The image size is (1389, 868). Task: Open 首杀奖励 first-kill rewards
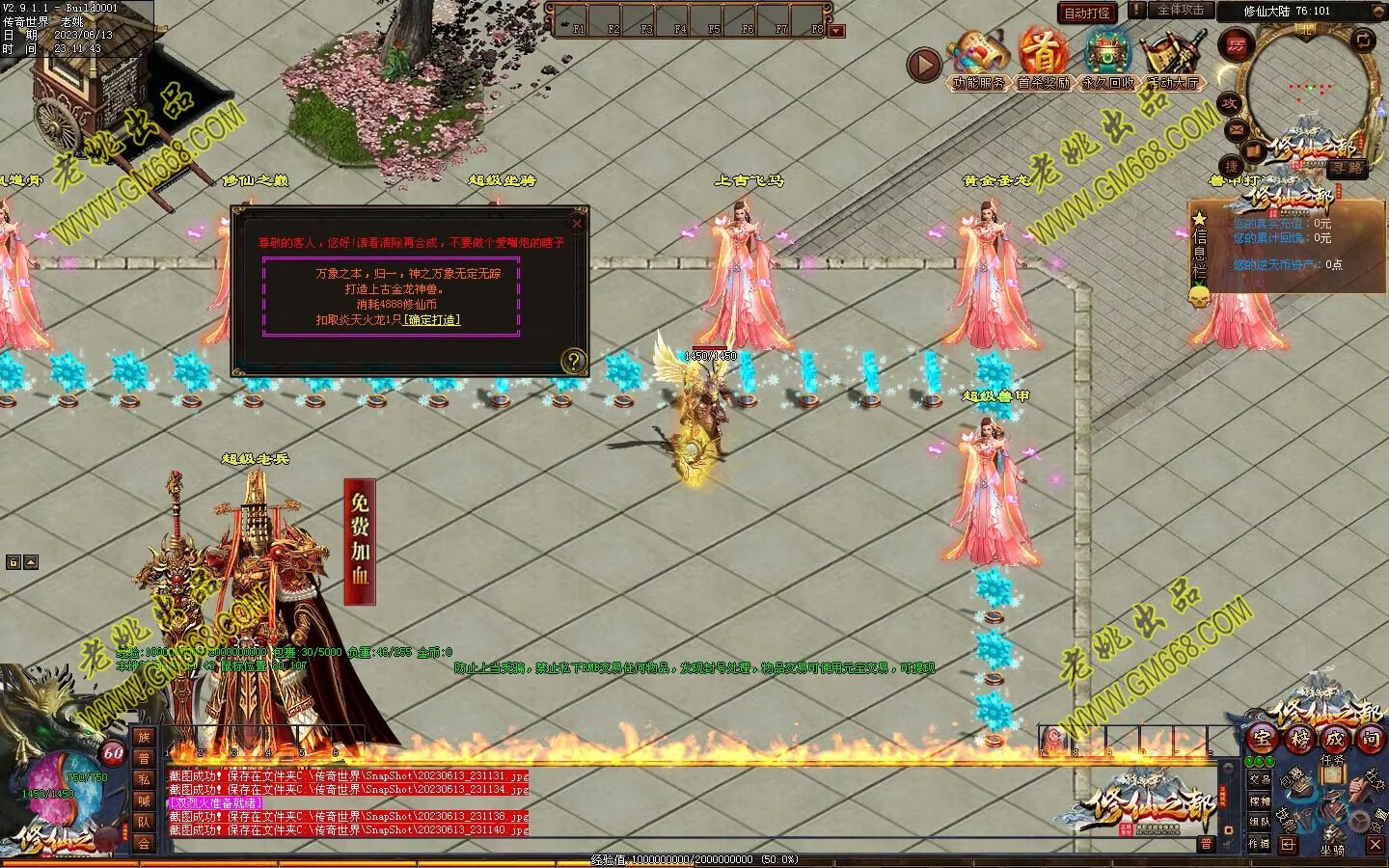click(1042, 60)
